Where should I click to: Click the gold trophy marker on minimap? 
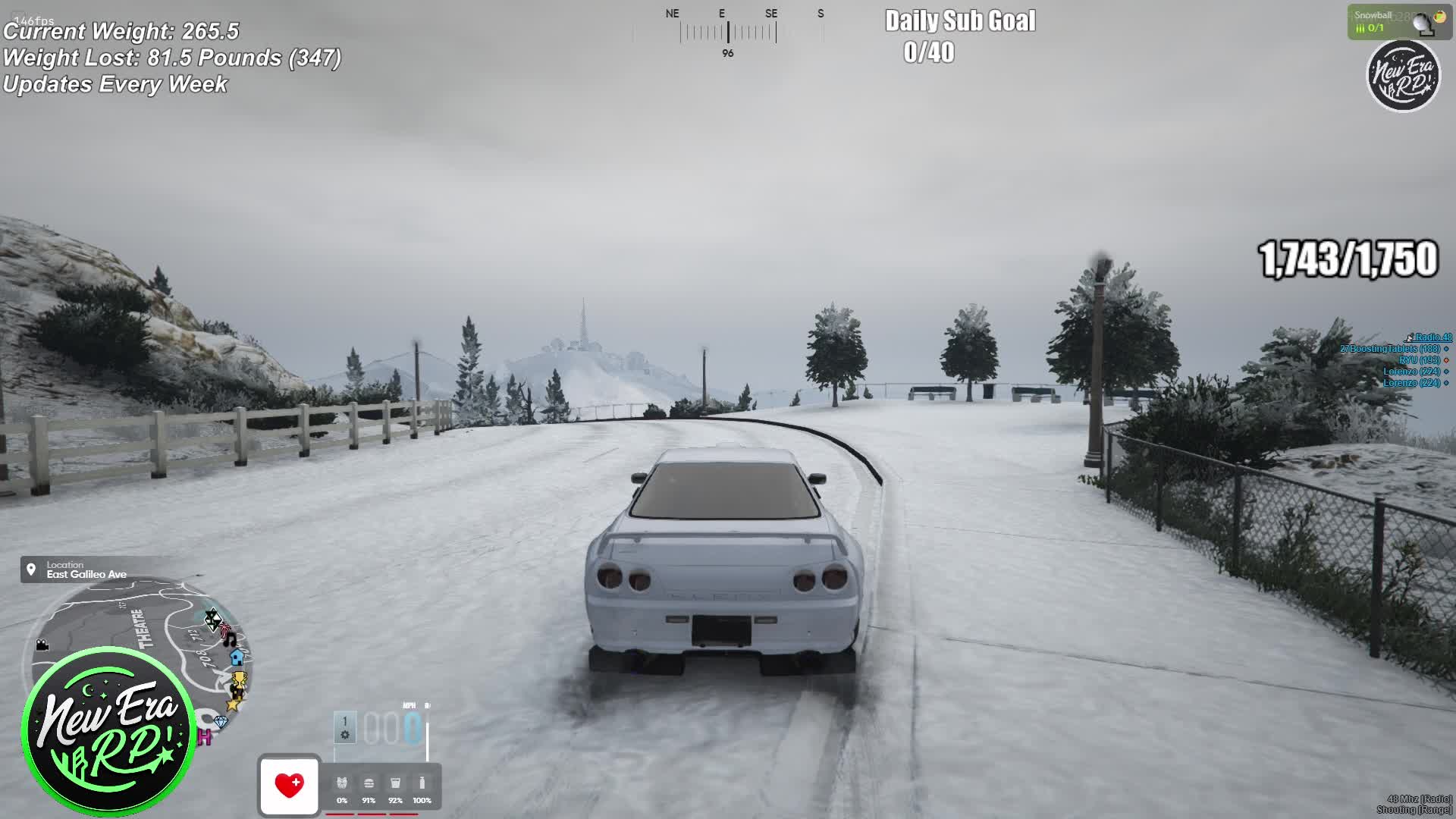pos(238,681)
